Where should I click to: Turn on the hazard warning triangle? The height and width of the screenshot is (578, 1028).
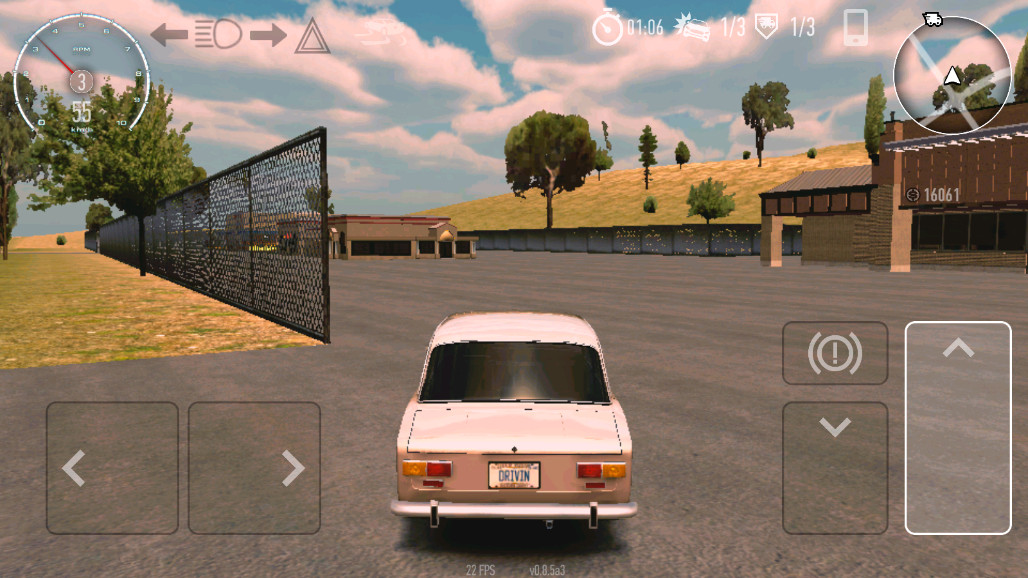[x=312, y=37]
